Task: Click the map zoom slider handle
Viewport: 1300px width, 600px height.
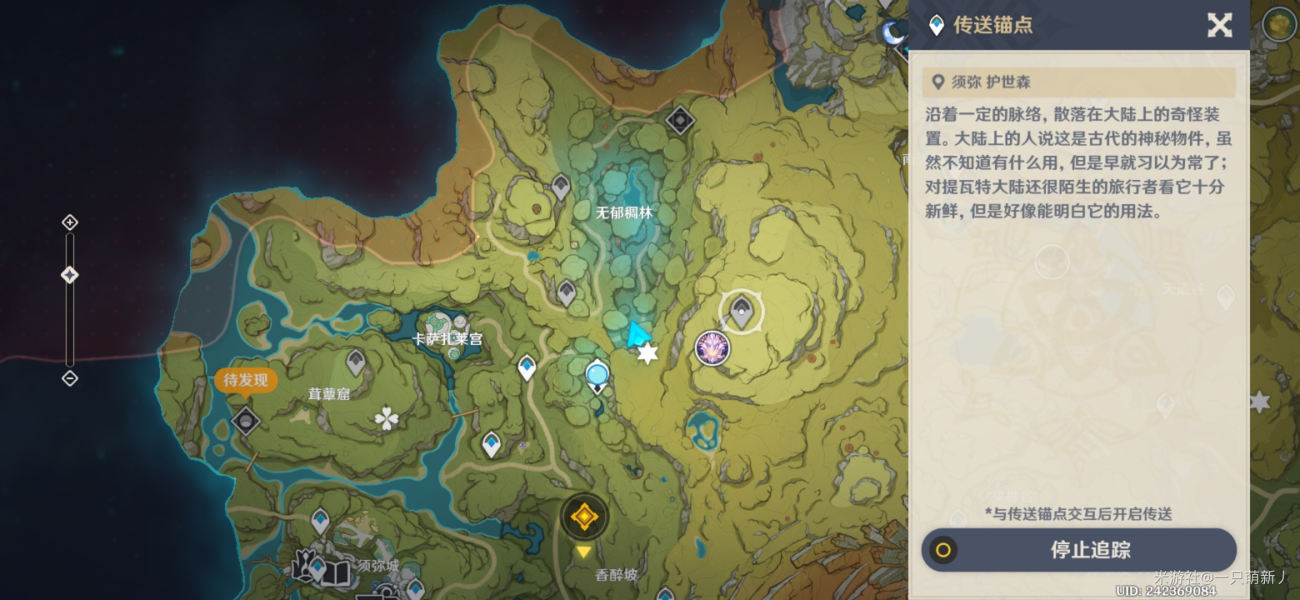Action: click(70, 275)
